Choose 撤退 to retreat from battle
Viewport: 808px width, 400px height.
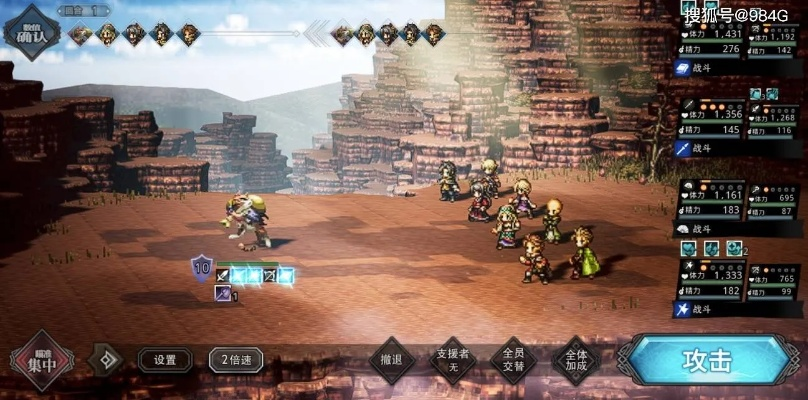click(392, 360)
